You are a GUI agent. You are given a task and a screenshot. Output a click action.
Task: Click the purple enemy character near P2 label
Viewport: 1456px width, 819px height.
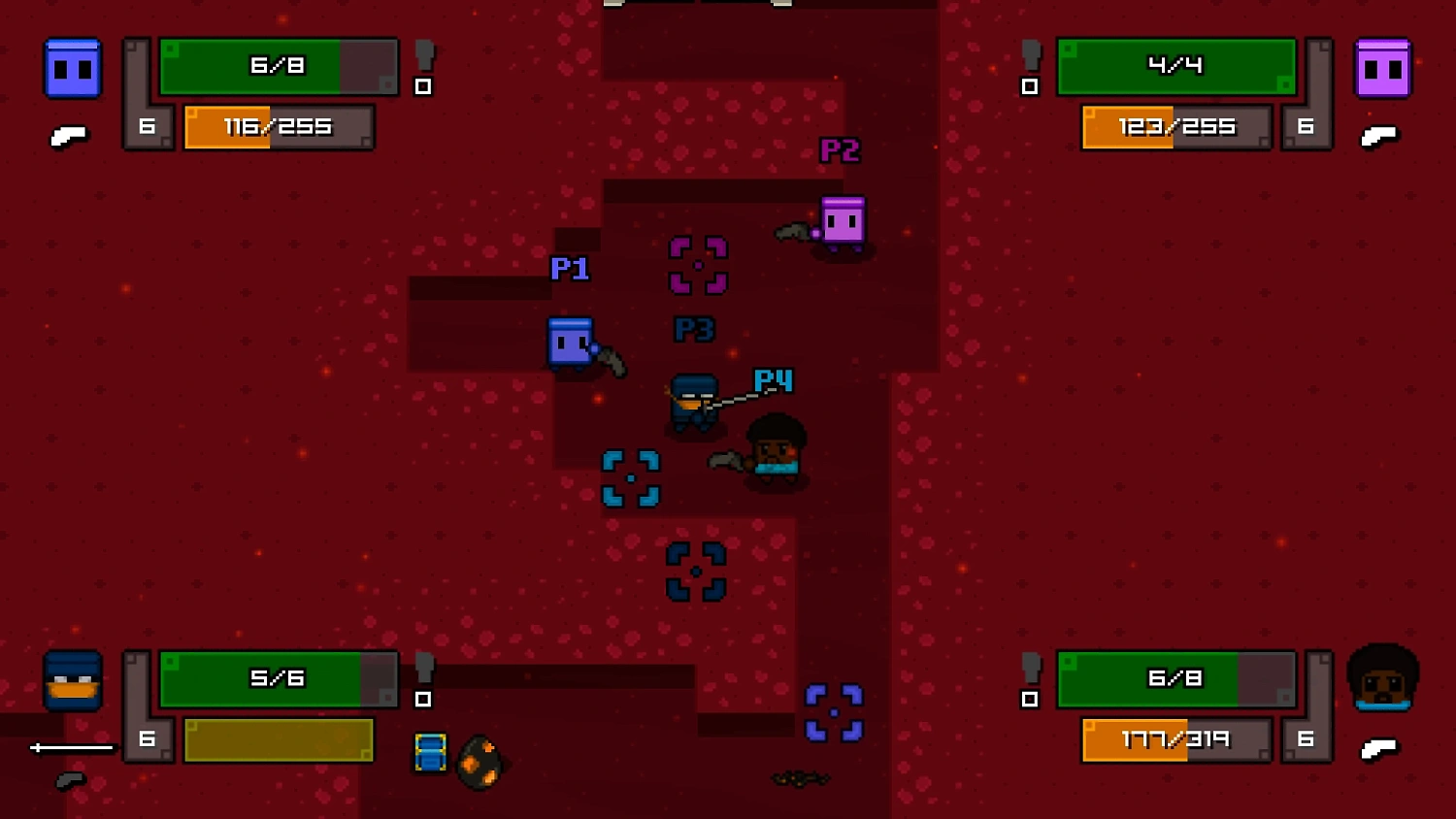click(x=841, y=223)
